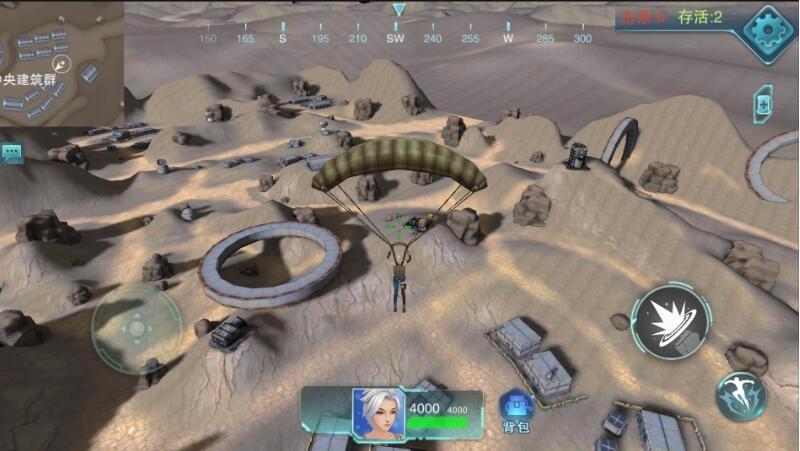Open the minimap in the corner
Screen dimensions: 800x451
pyautogui.click(x=60, y=62)
